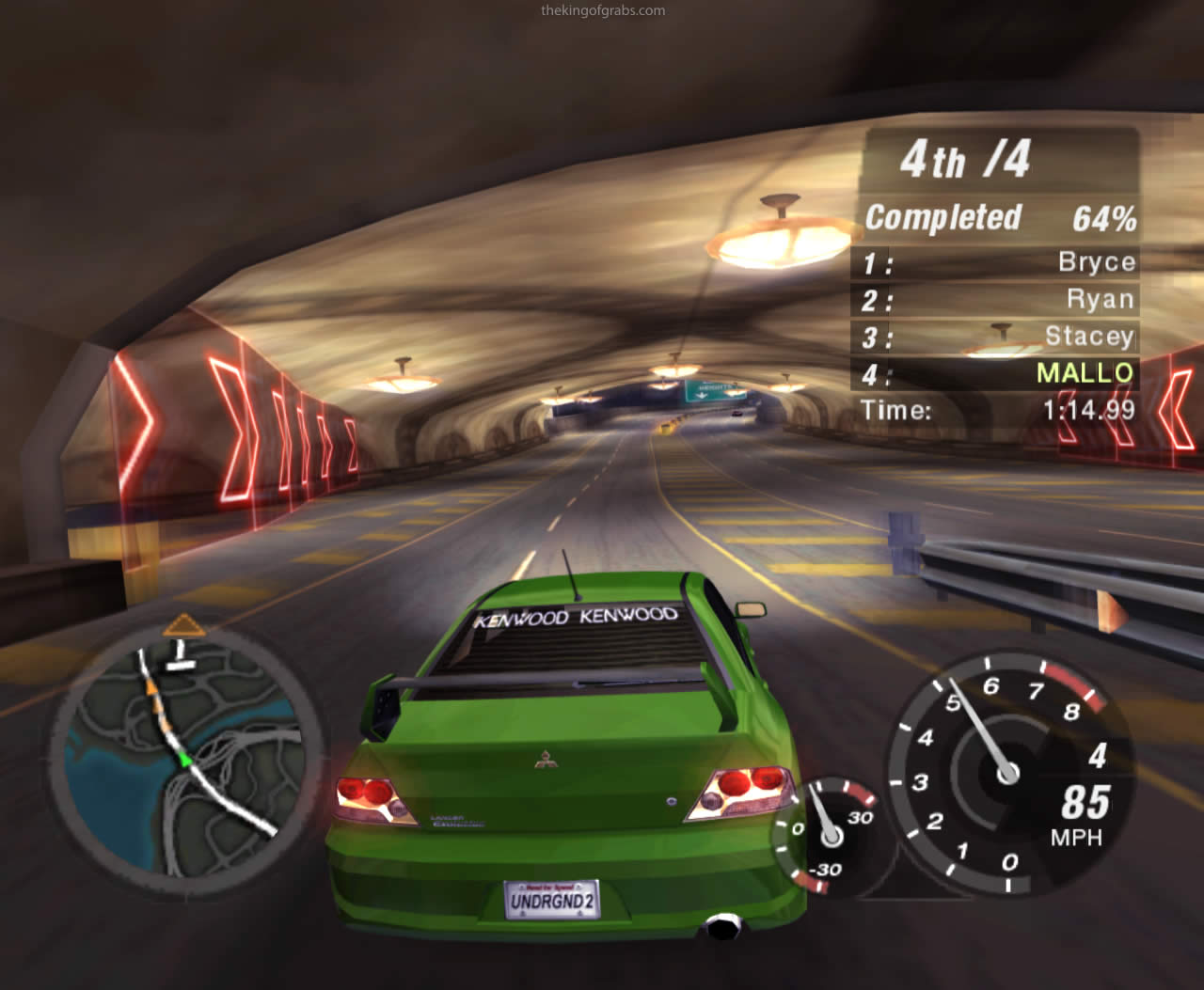Click the orange triangle marker atop the minimap
The image size is (1204, 990).
click(184, 625)
